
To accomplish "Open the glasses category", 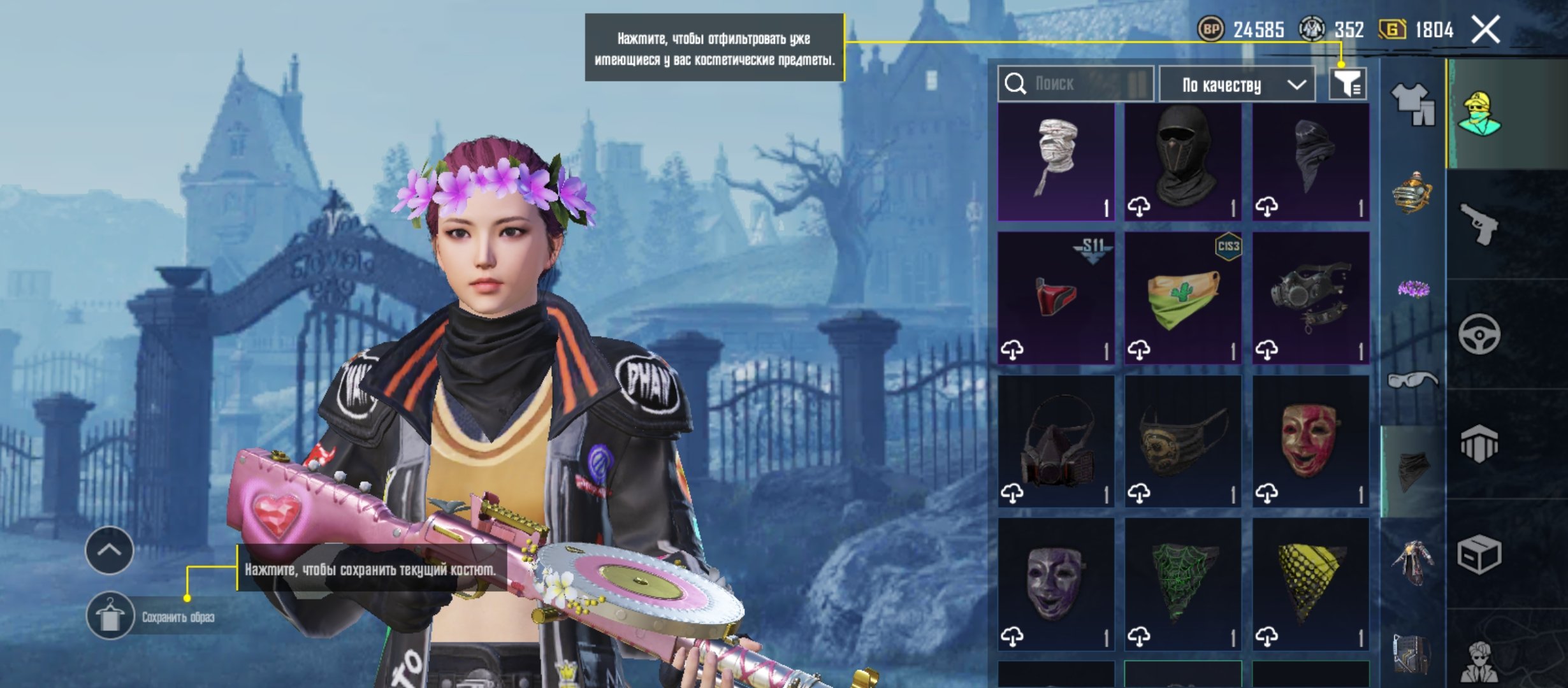I will point(1412,380).
